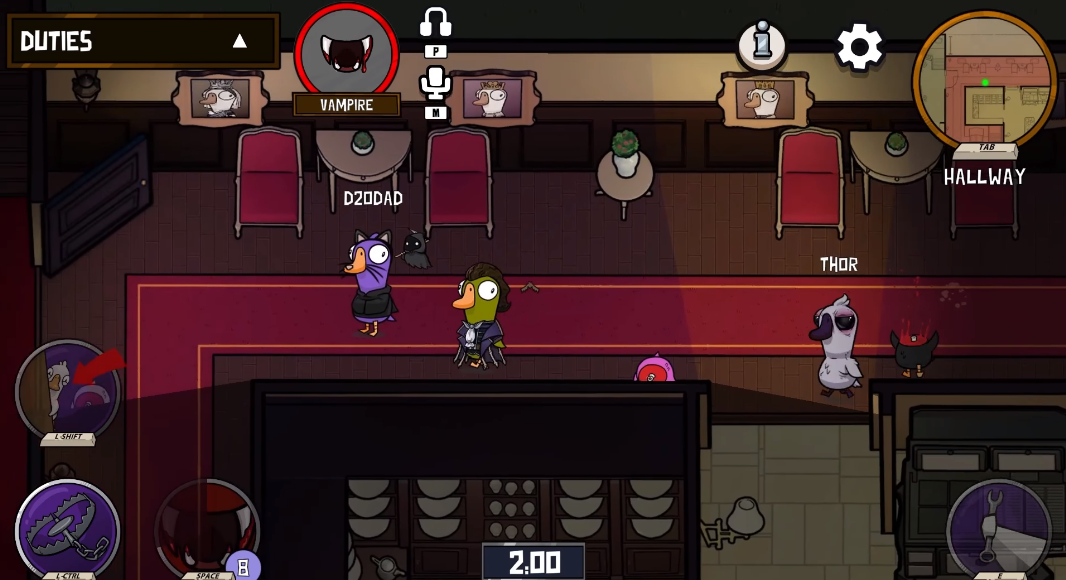
Task: Open settings with the gear icon
Action: (860, 46)
